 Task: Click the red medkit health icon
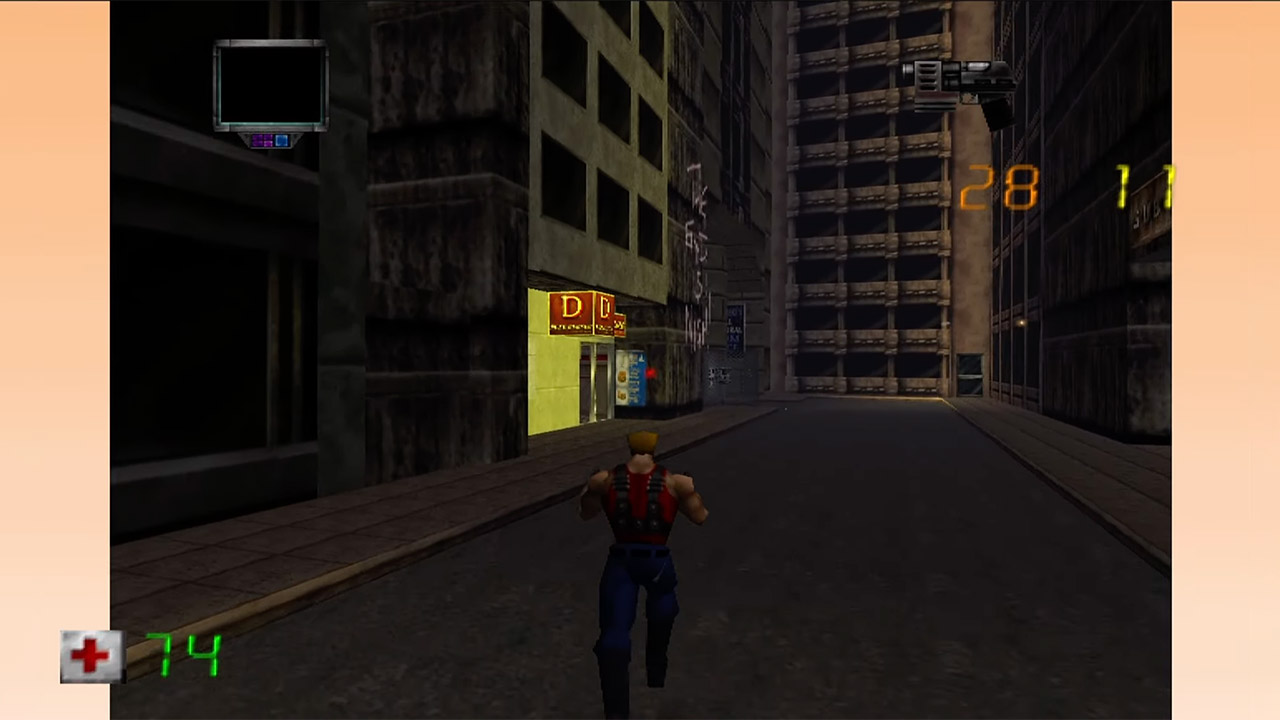[92, 655]
